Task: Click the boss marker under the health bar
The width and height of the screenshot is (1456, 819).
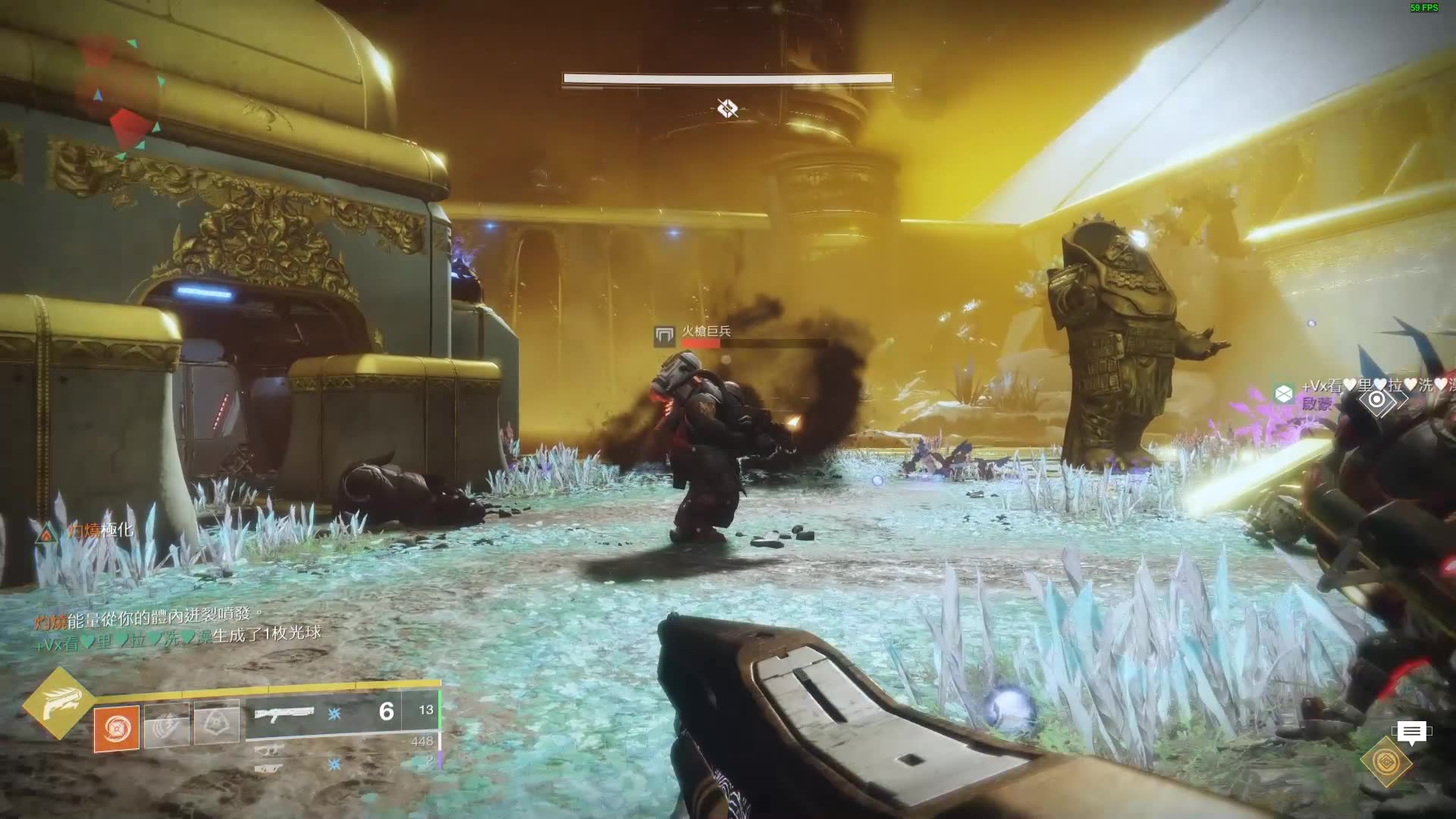Action: click(728, 109)
